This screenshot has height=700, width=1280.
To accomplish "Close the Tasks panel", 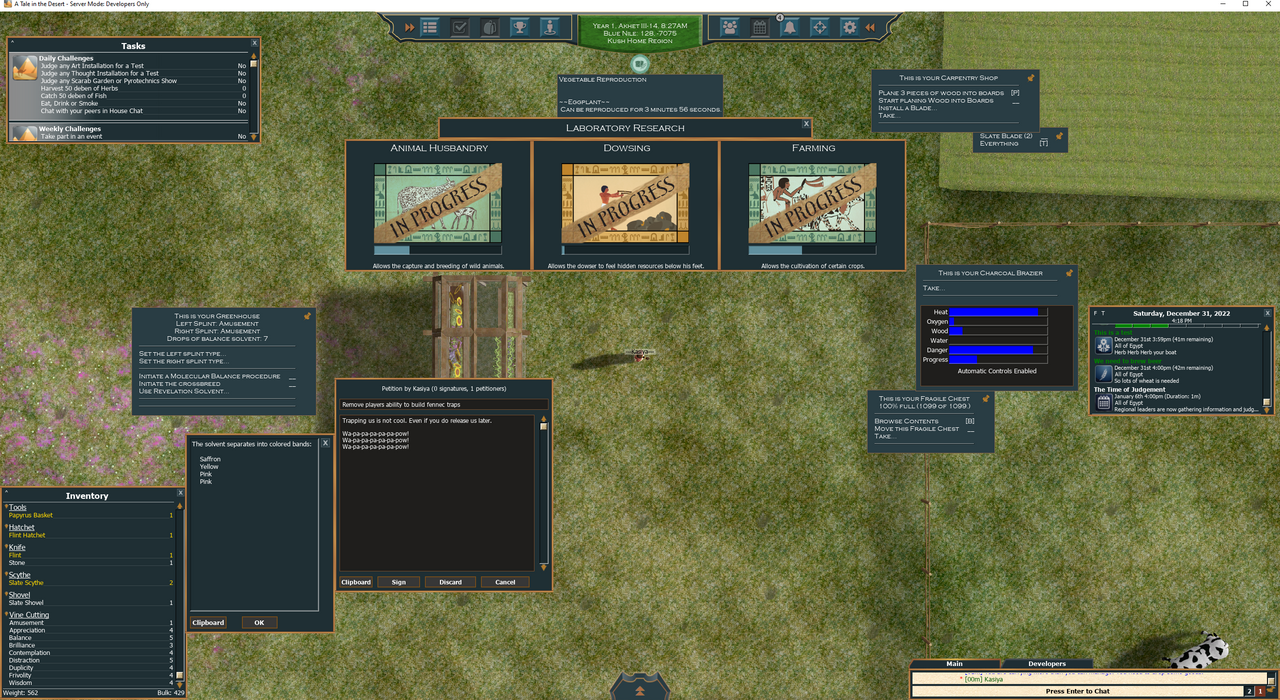I will (254, 43).
